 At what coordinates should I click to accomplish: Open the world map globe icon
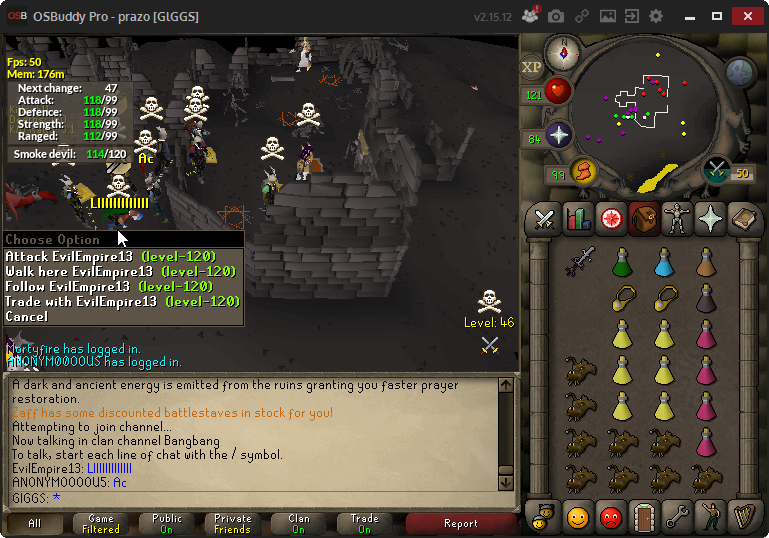(740, 71)
